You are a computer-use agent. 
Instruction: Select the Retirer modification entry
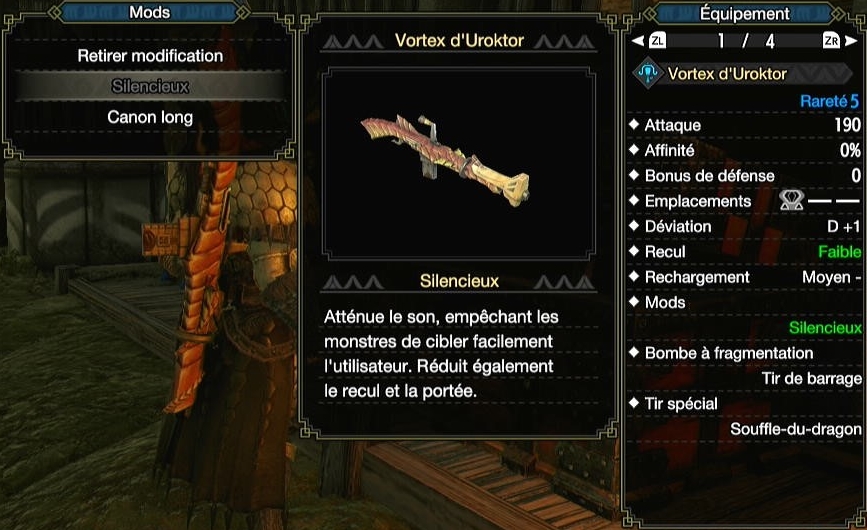pyautogui.click(x=150, y=56)
